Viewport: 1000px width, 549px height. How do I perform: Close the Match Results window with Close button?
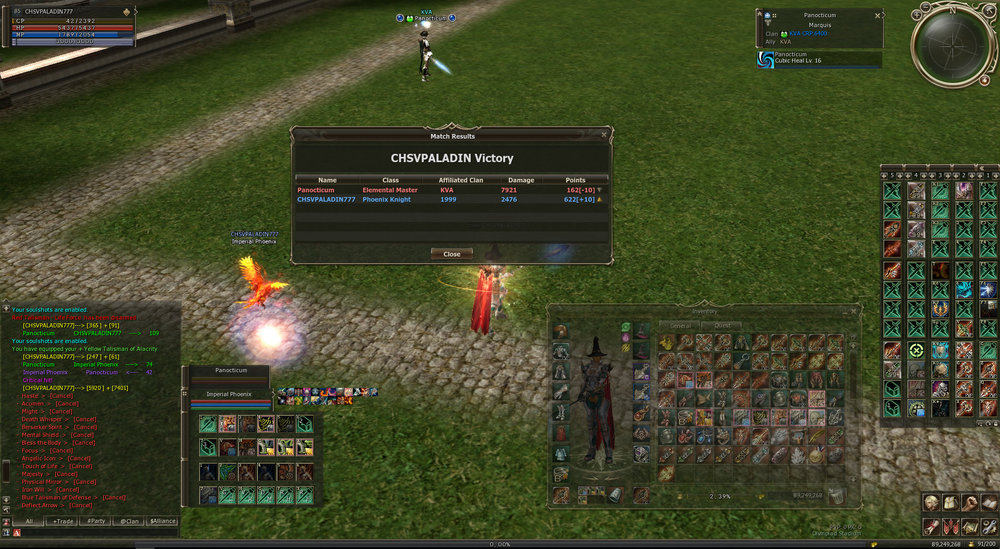451,254
